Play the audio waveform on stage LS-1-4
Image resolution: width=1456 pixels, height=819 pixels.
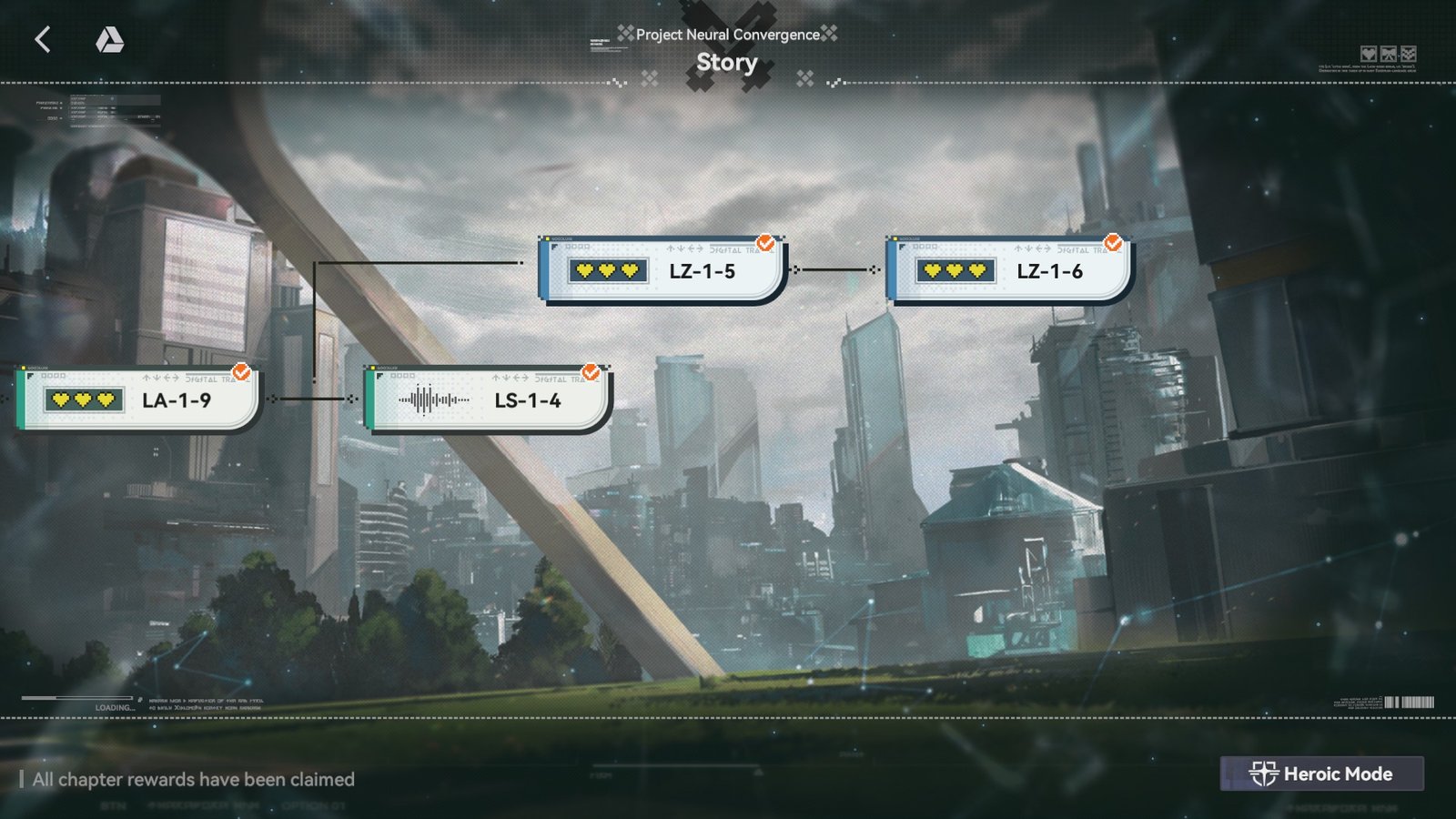[x=434, y=399]
